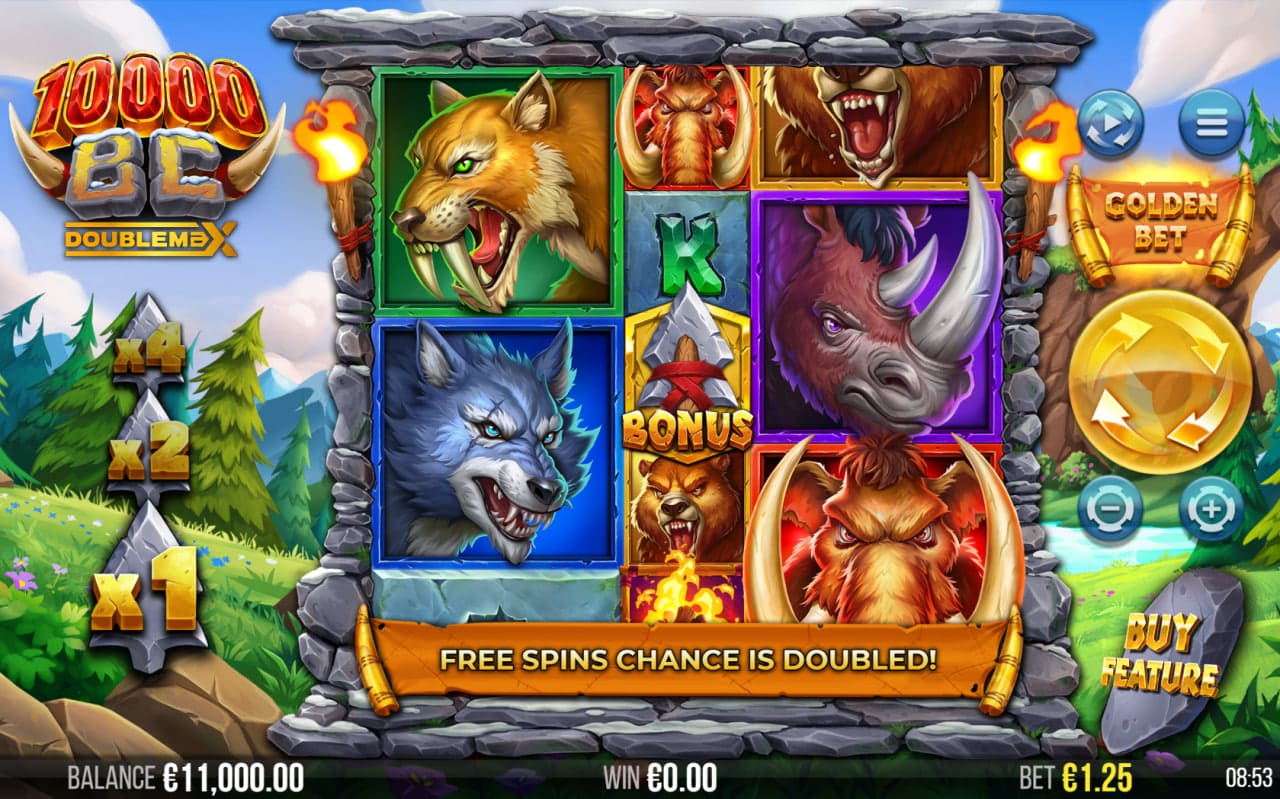
Task: Open the hamburger menu
Action: pos(1211,124)
